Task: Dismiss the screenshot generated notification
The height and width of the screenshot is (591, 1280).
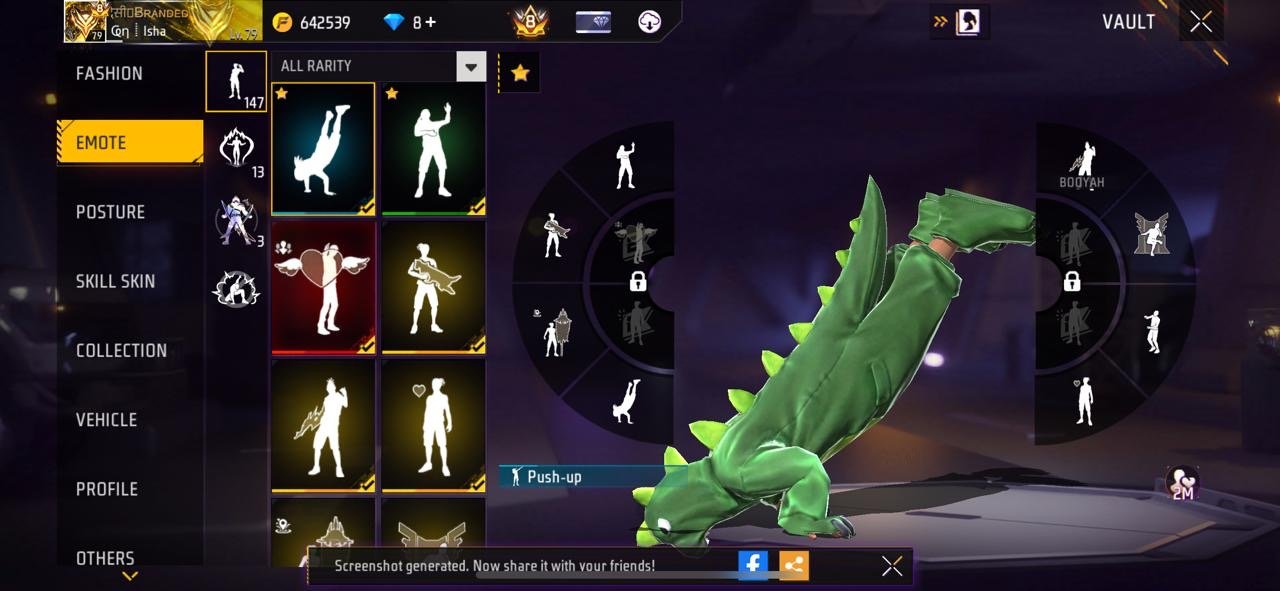Action: pos(892,566)
